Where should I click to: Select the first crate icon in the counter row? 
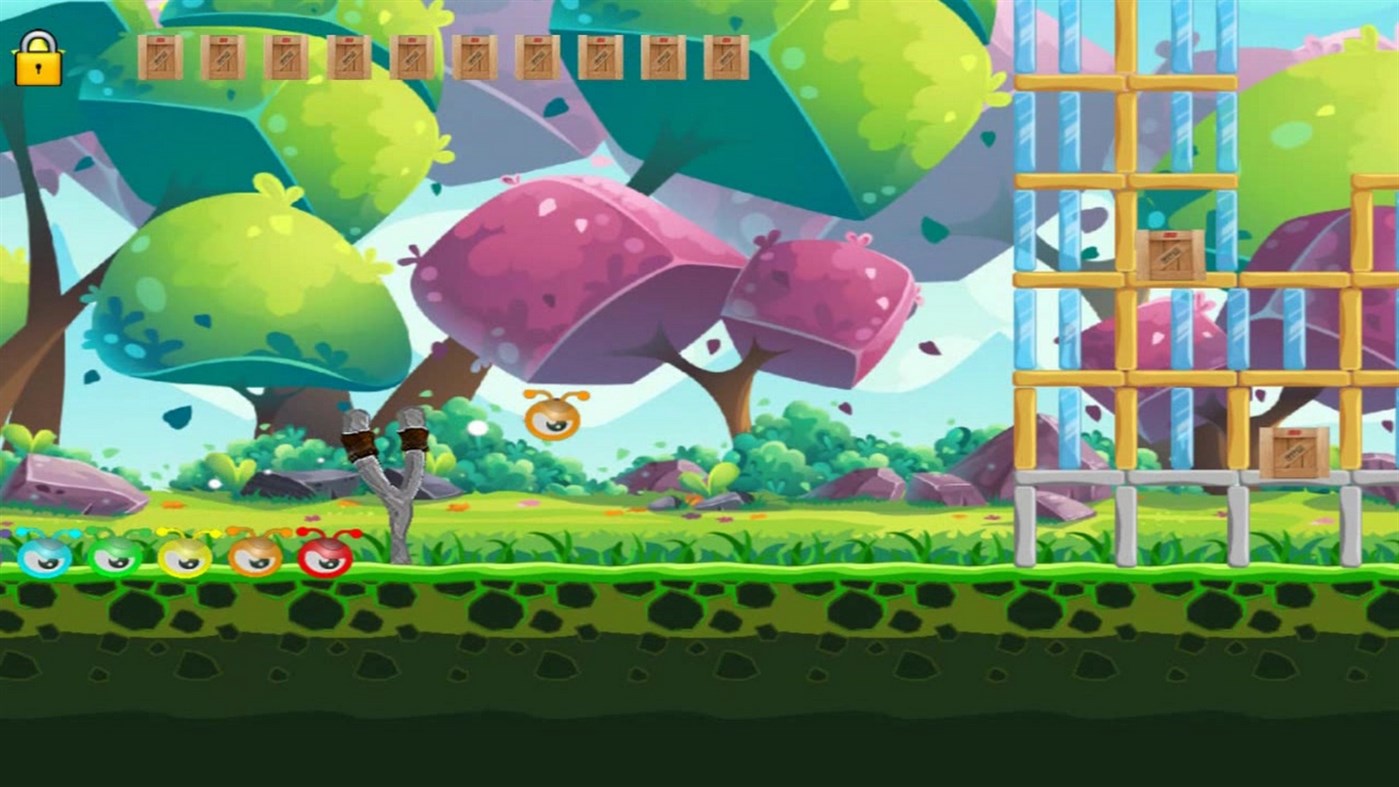pyautogui.click(x=160, y=55)
